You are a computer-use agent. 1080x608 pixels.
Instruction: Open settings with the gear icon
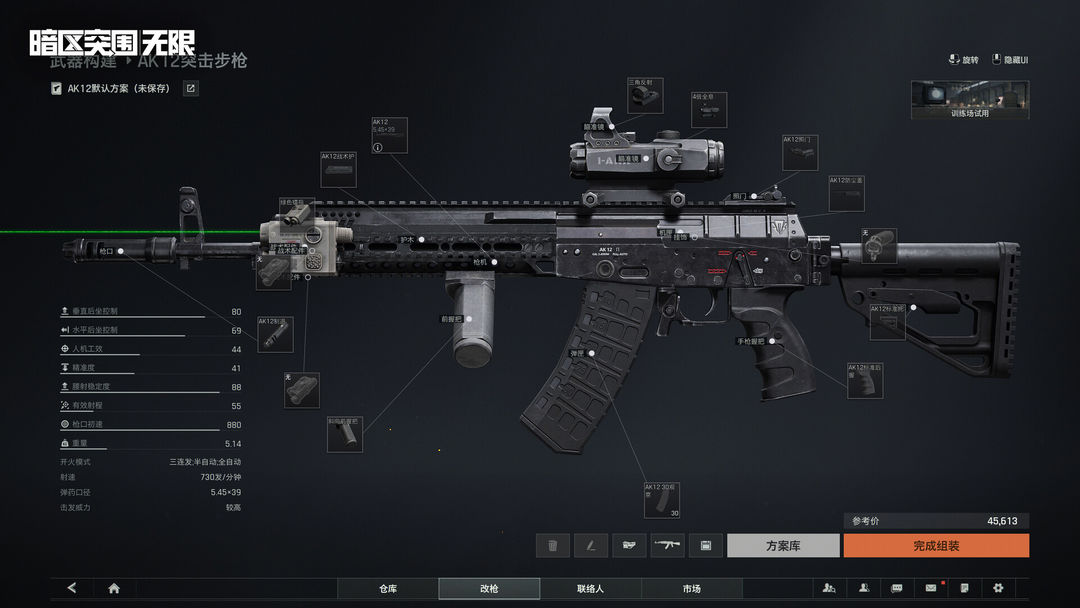998,588
